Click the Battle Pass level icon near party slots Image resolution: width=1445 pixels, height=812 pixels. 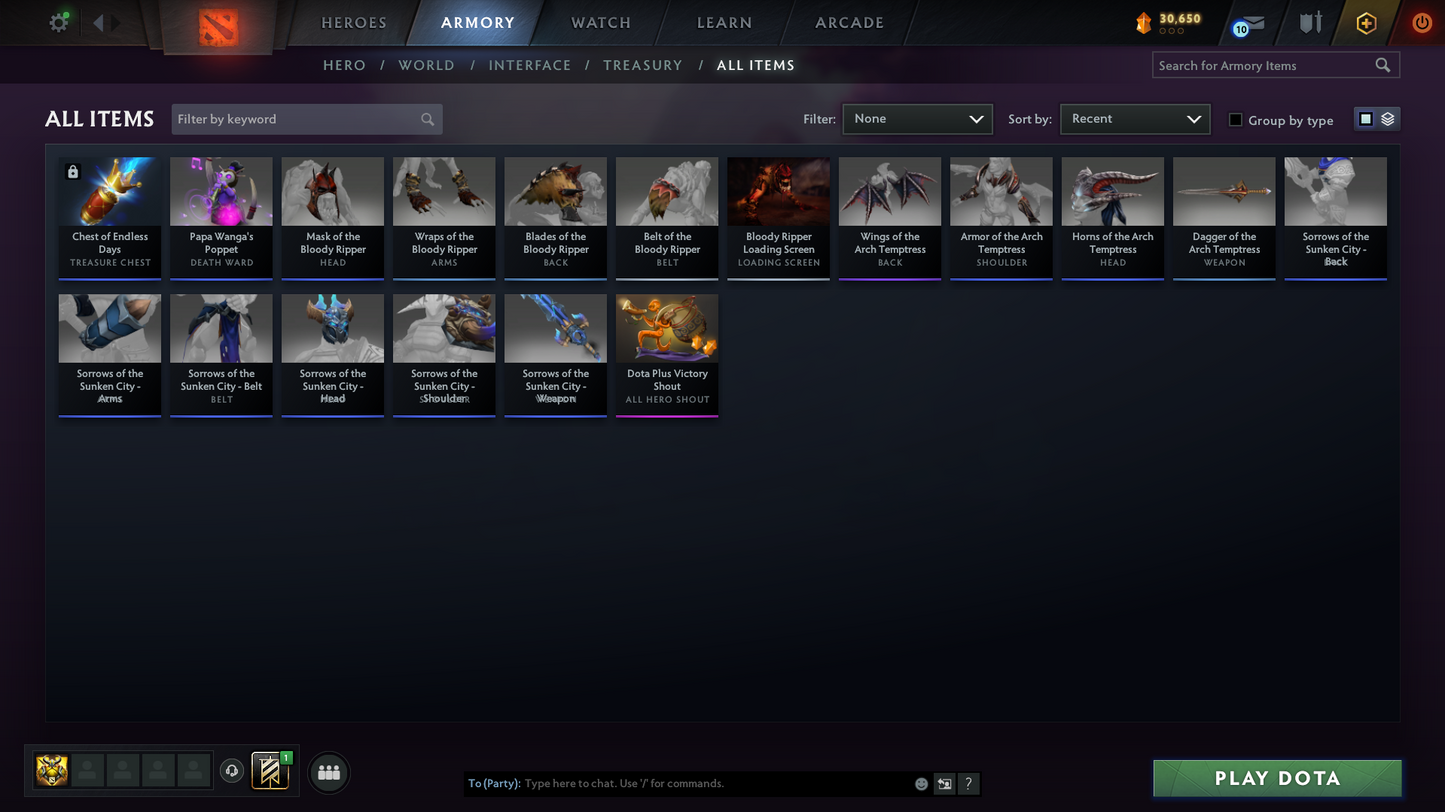click(x=271, y=770)
